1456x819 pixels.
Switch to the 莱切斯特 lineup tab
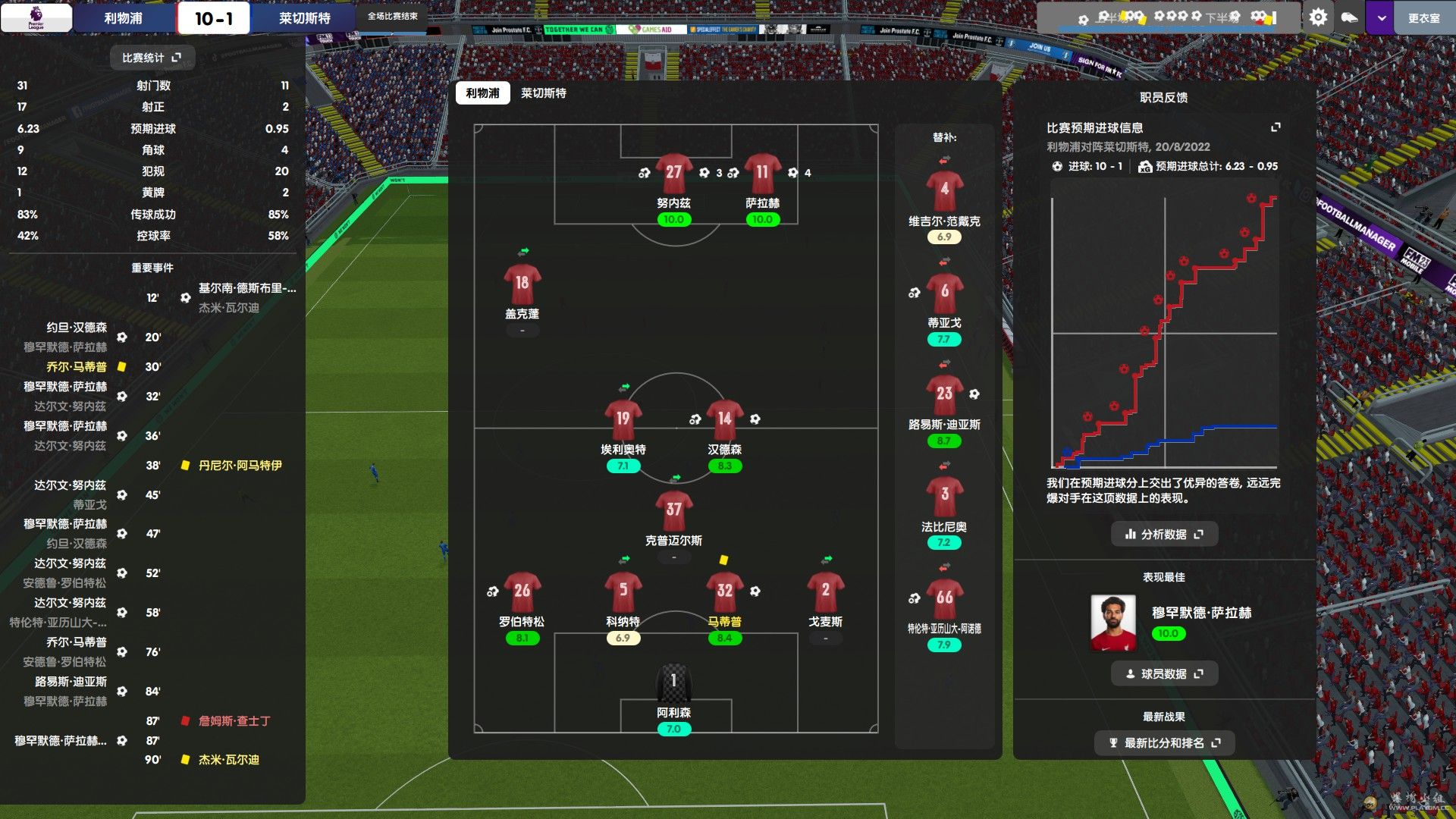click(x=543, y=93)
